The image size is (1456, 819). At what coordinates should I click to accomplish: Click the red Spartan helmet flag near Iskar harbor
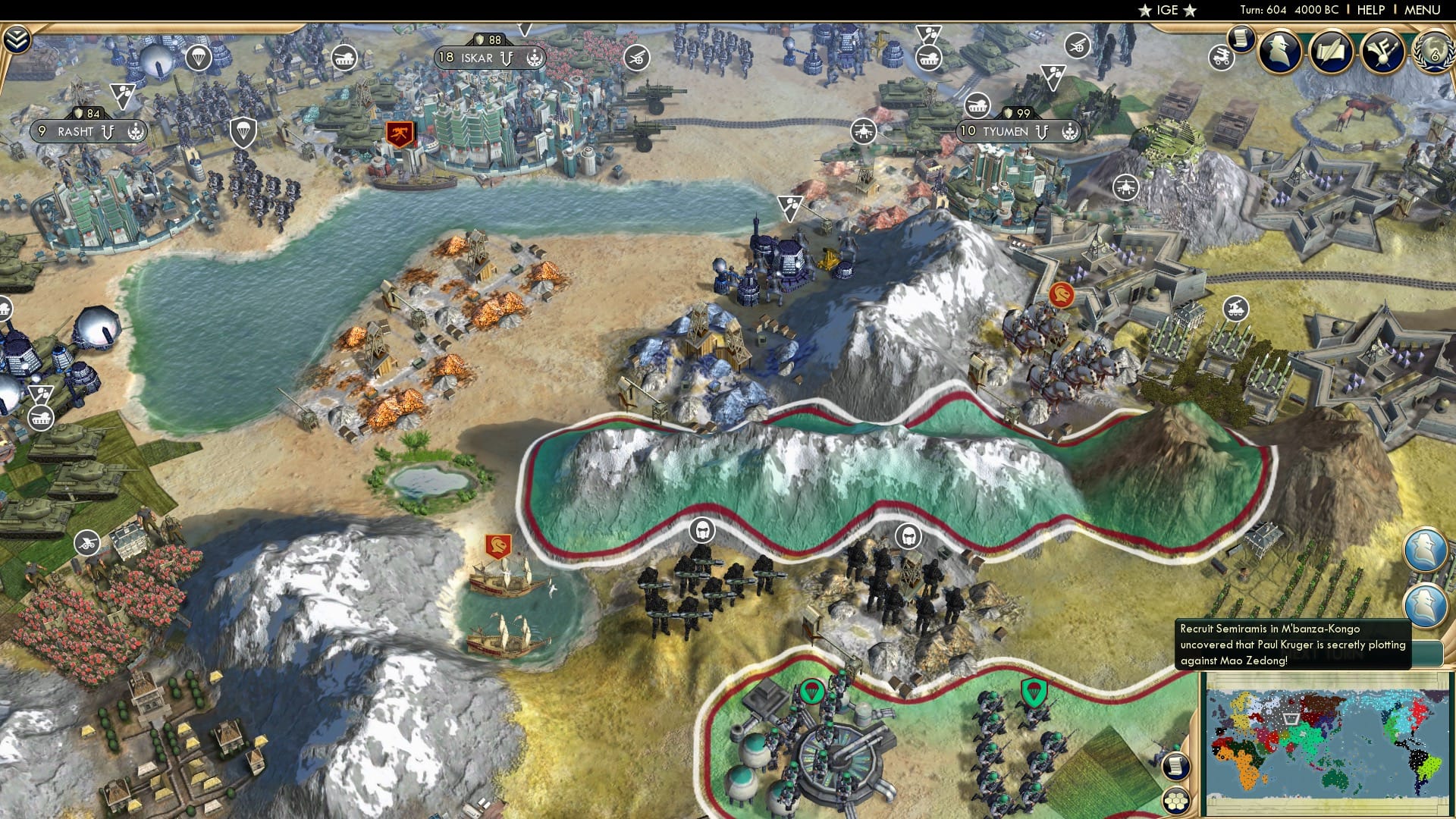400,134
